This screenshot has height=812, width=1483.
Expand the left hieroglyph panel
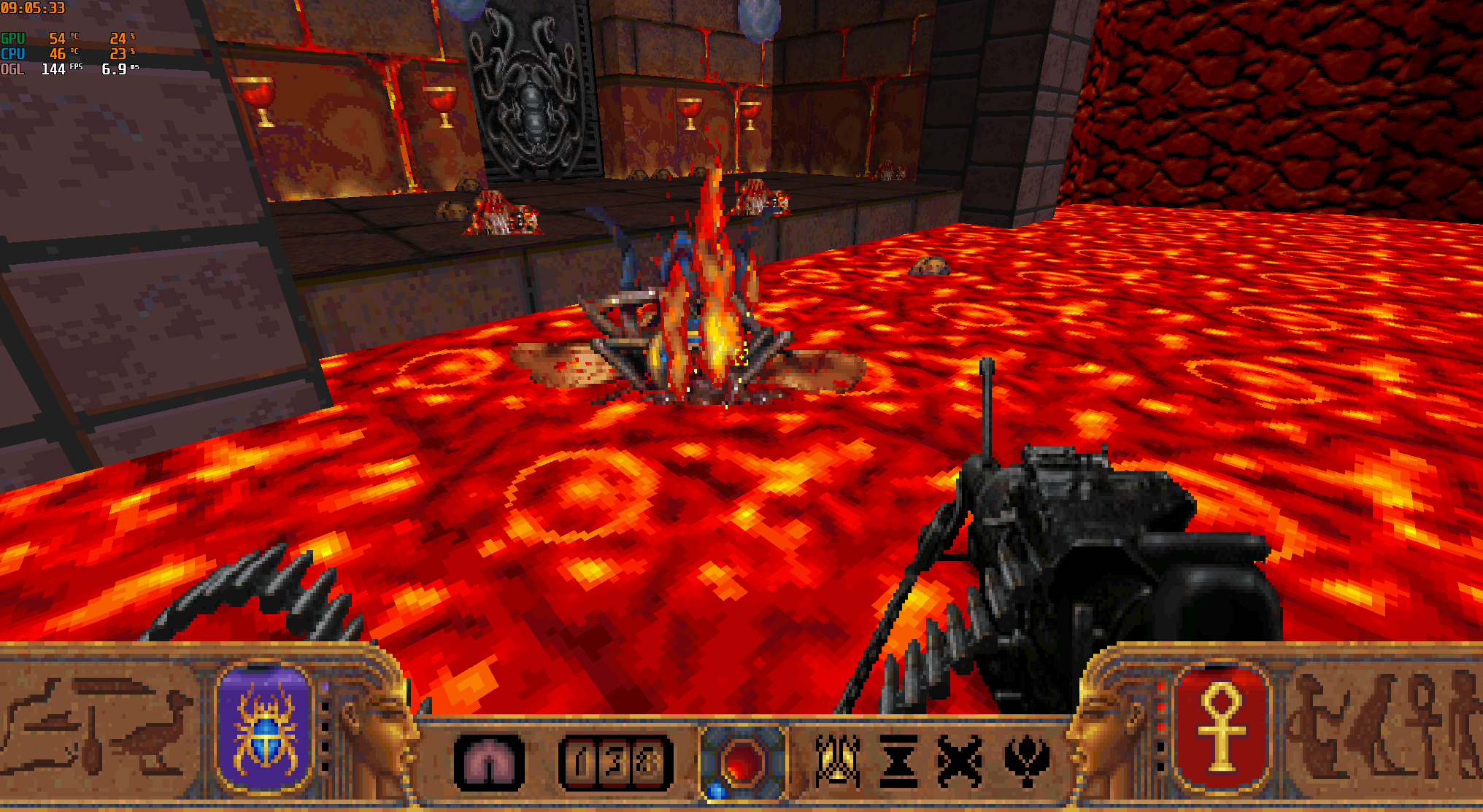(95, 730)
